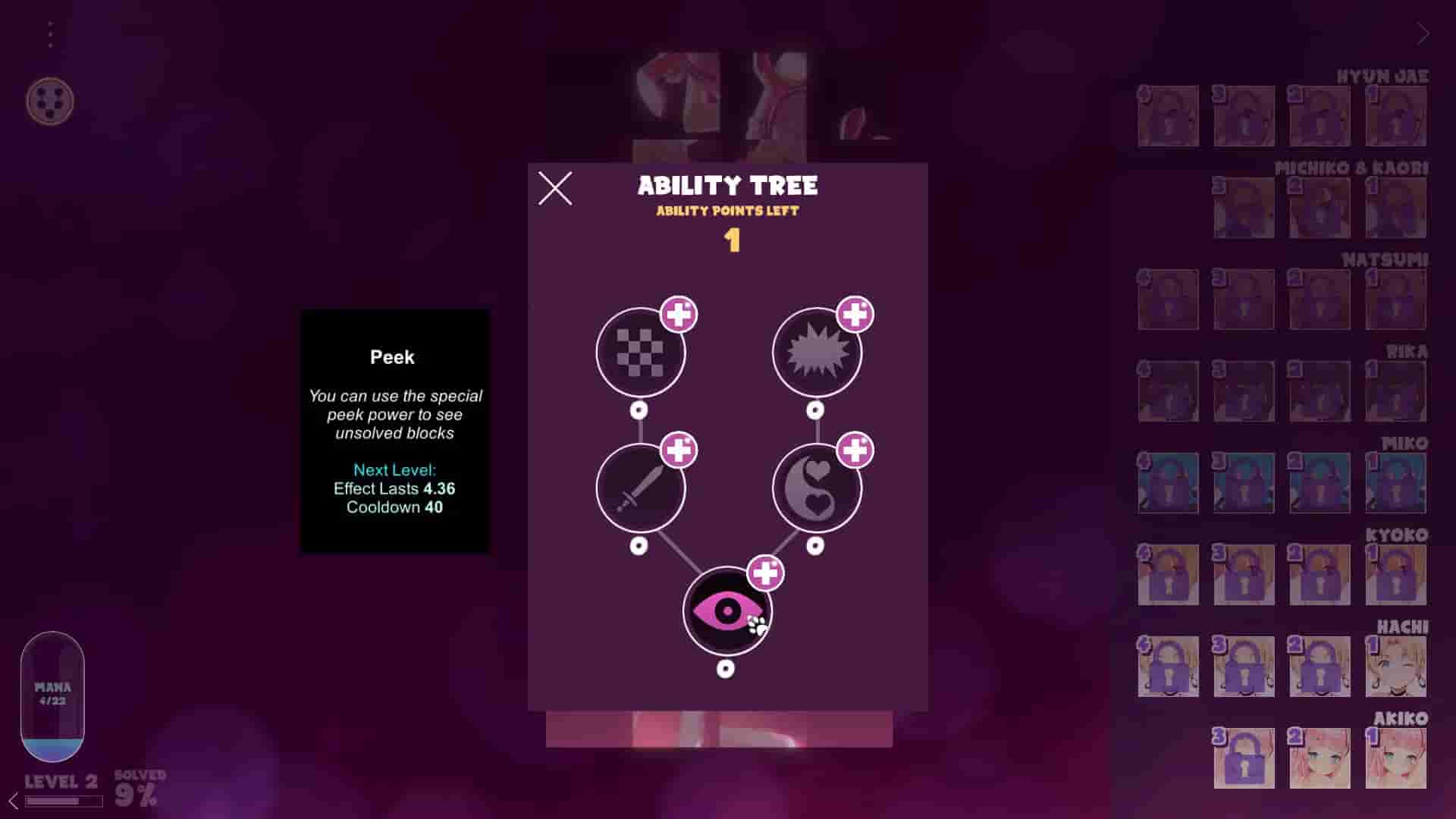Screen dimensions: 1456x819
Task: Open Akiko's unlocked level 1 picture
Action: pyautogui.click(x=1396, y=757)
